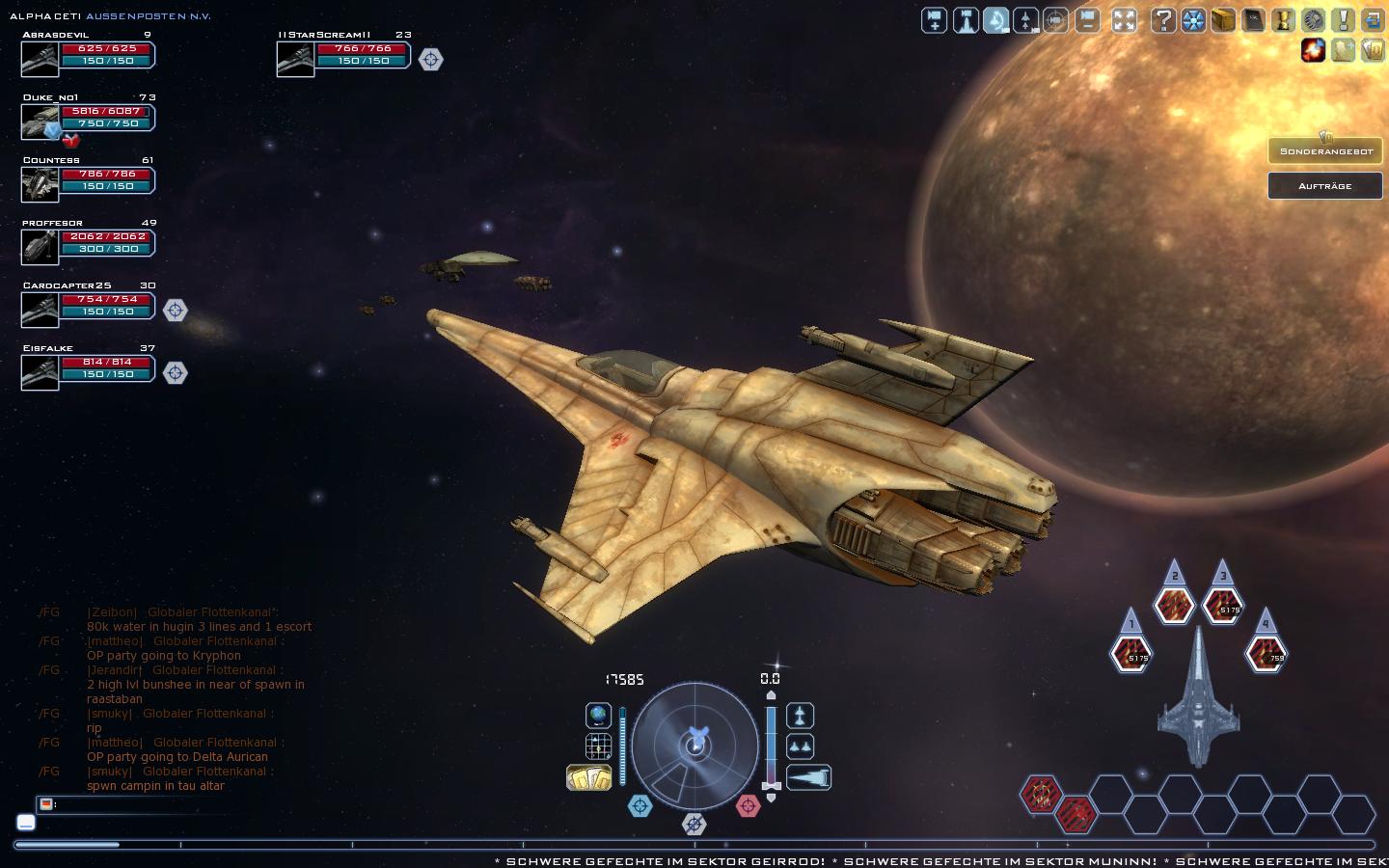Open the question mark help icon
This screenshot has height=868, width=1389.
click(1163, 20)
